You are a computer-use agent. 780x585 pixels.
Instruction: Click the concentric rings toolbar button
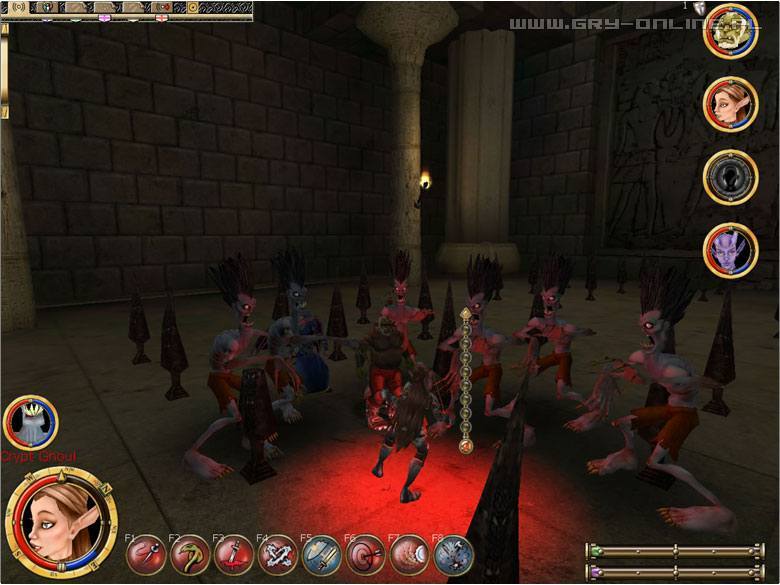click(18, 7)
